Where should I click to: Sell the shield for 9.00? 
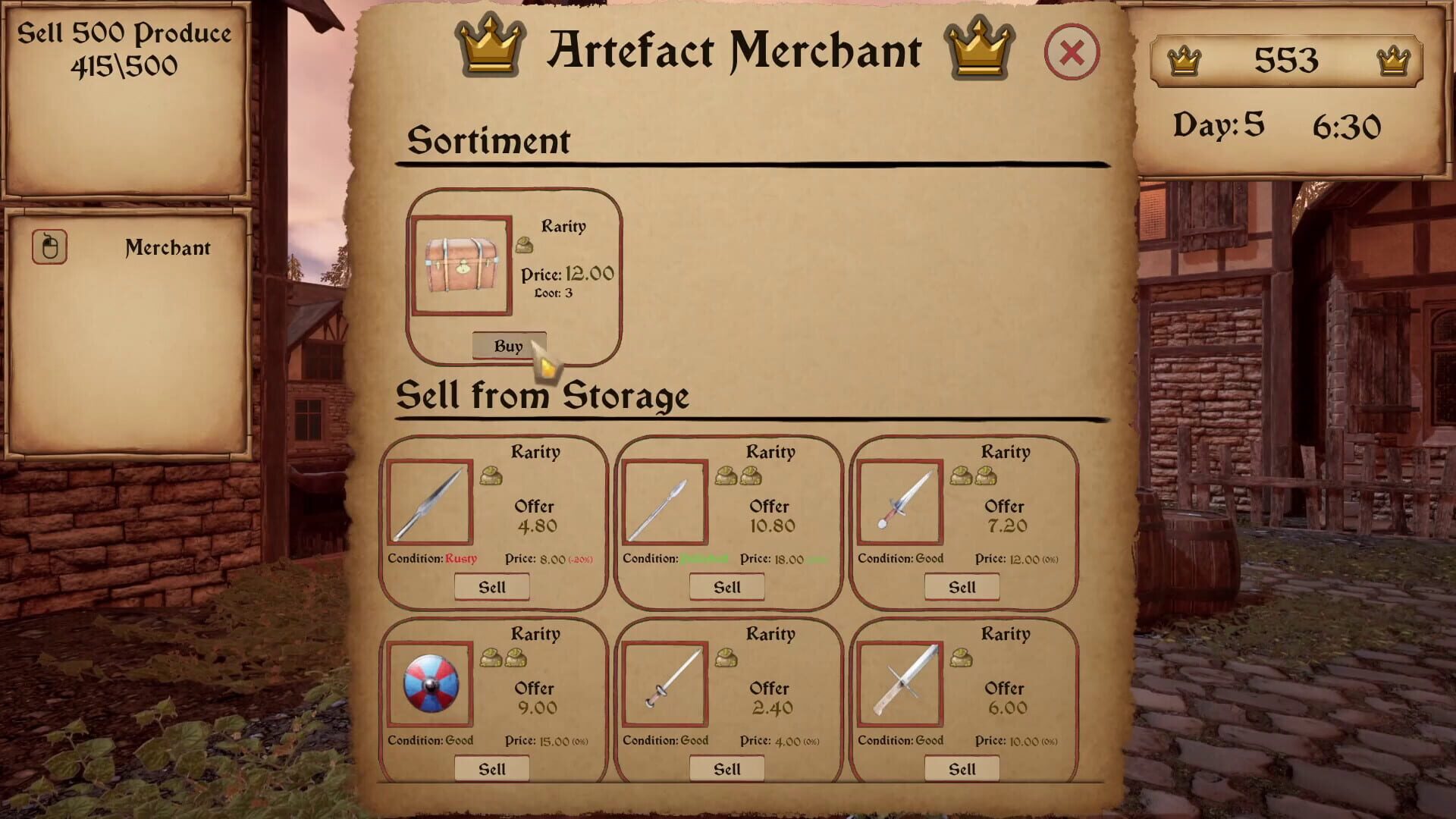pyautogui.click(x=491, y=768)
